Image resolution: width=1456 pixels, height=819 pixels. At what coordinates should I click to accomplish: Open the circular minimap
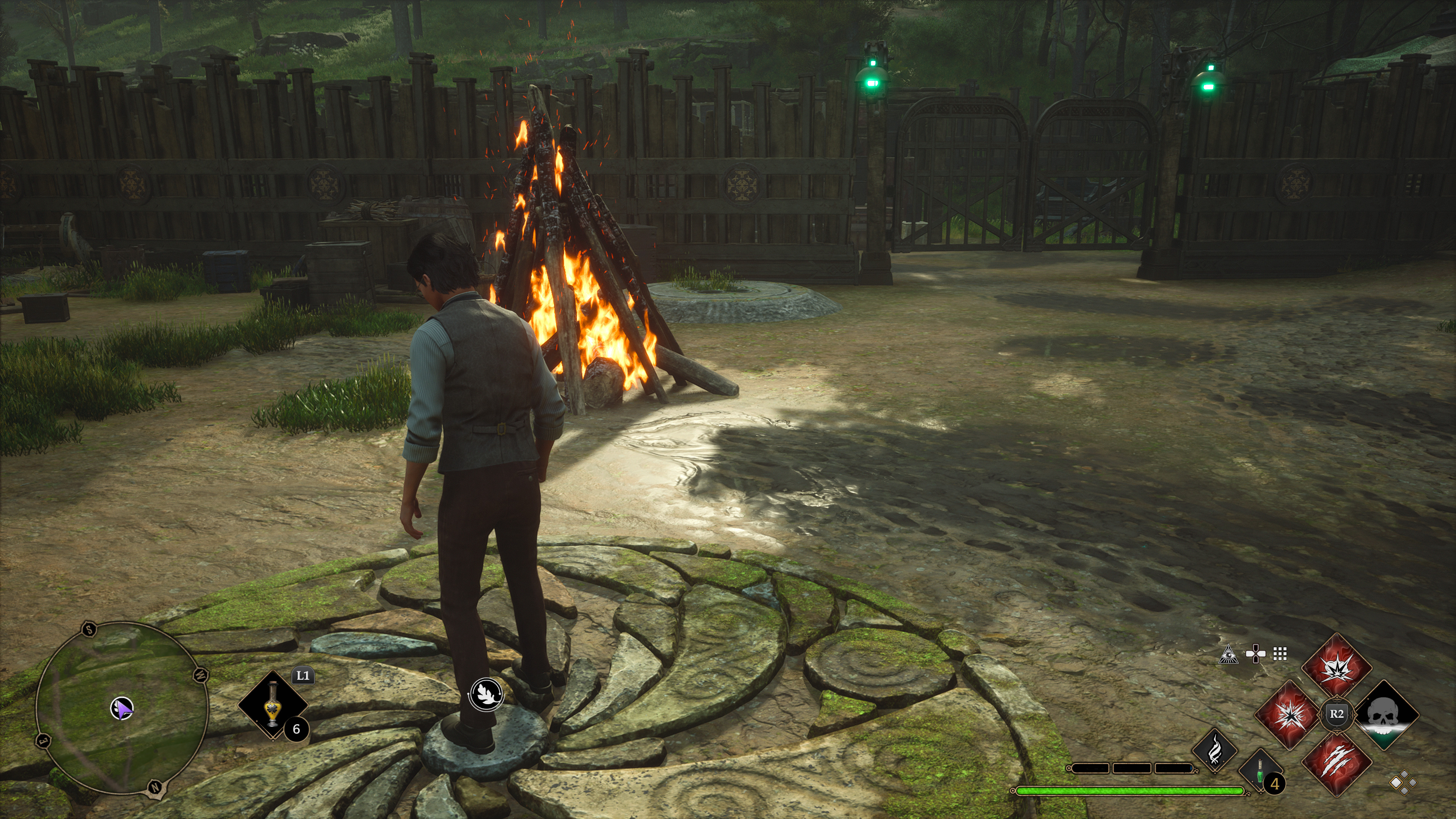coord(121,708)
